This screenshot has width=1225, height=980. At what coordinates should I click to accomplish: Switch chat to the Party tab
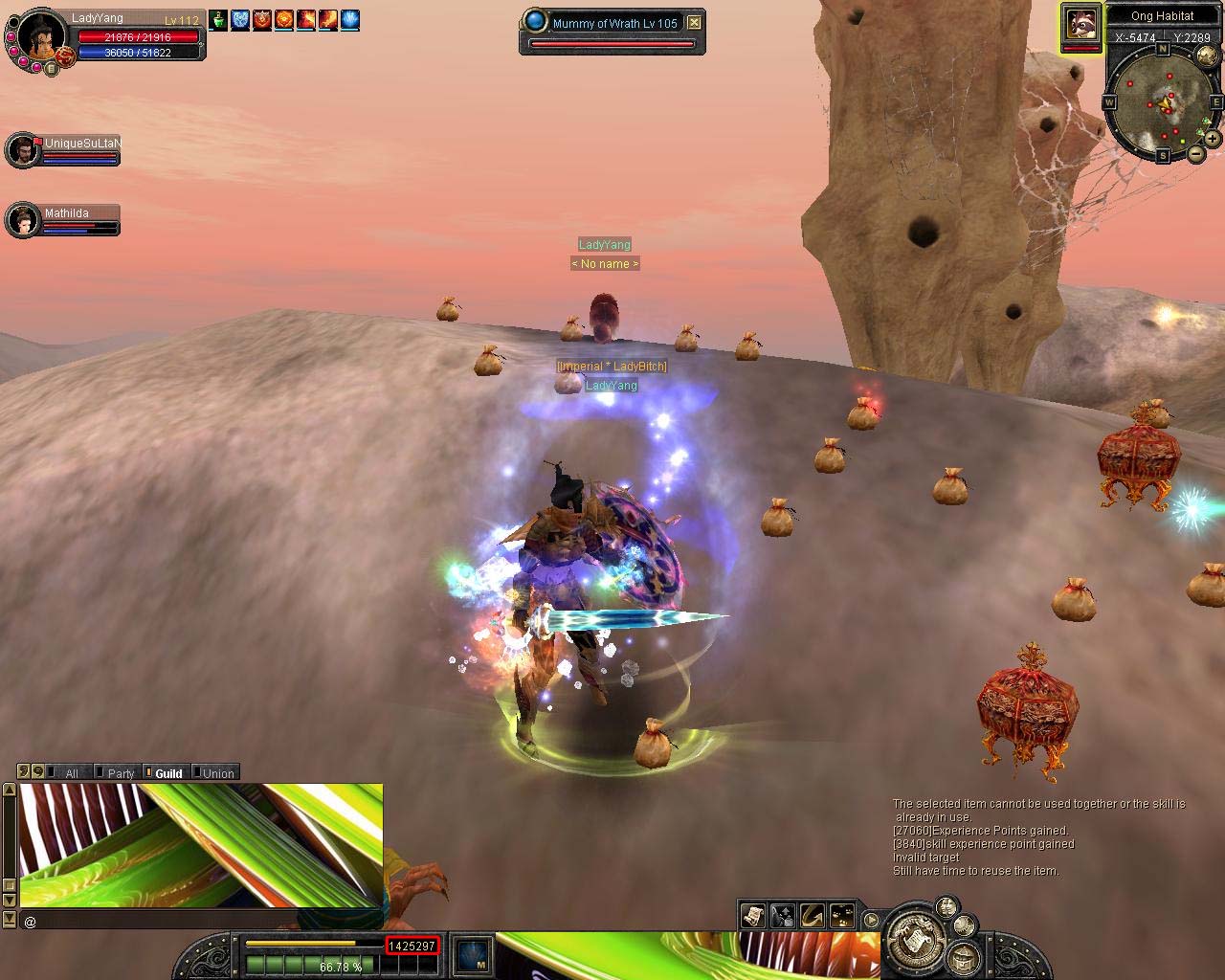point(121,773)
